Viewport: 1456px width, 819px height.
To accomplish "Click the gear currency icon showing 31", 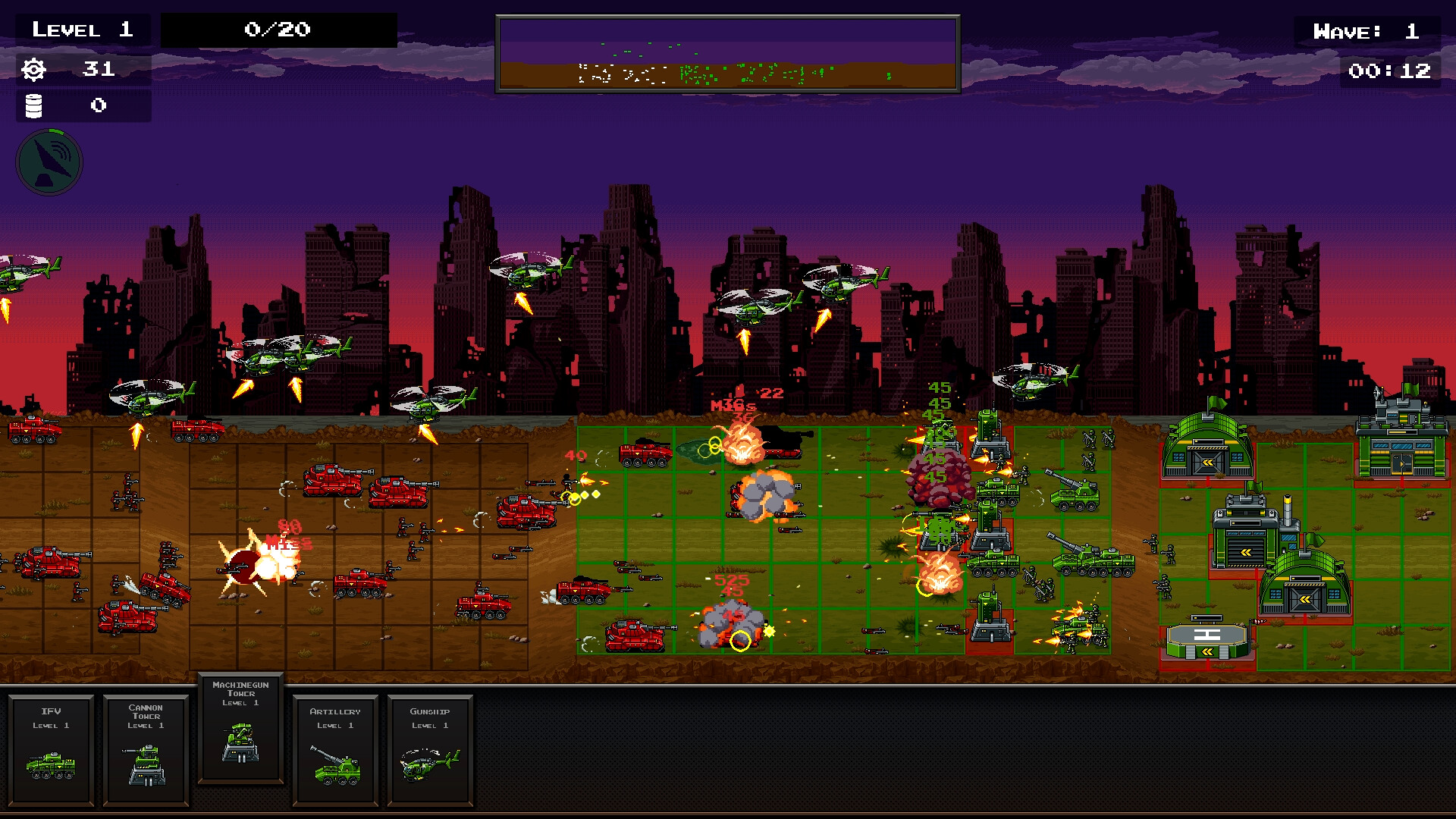I will tap(32, 70).
